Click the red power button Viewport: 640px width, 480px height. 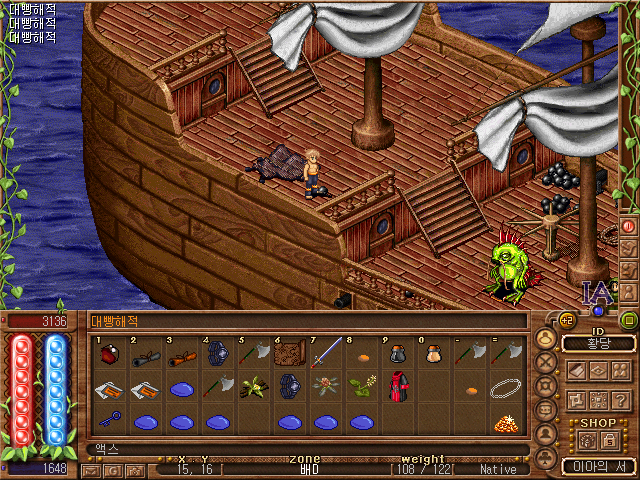[629, 227]
